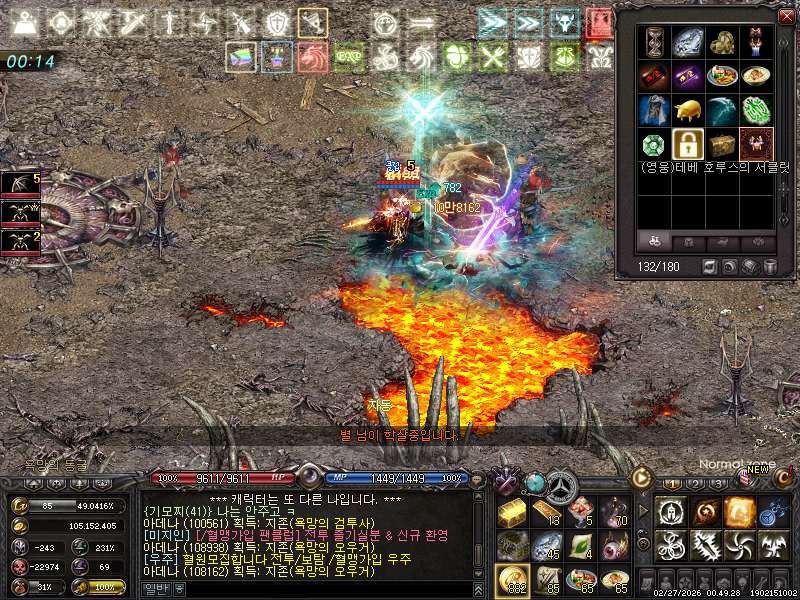Pick the diamond item in inventory
Screen dimensions: 800x600
click(688, 41)
